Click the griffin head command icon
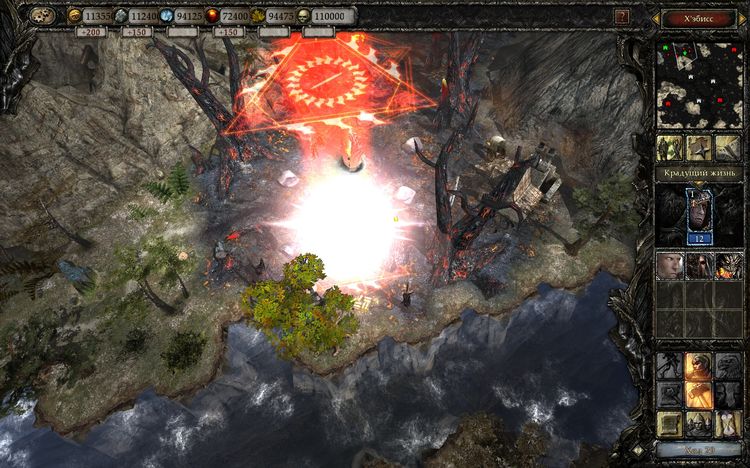 [x=727, y=366]
